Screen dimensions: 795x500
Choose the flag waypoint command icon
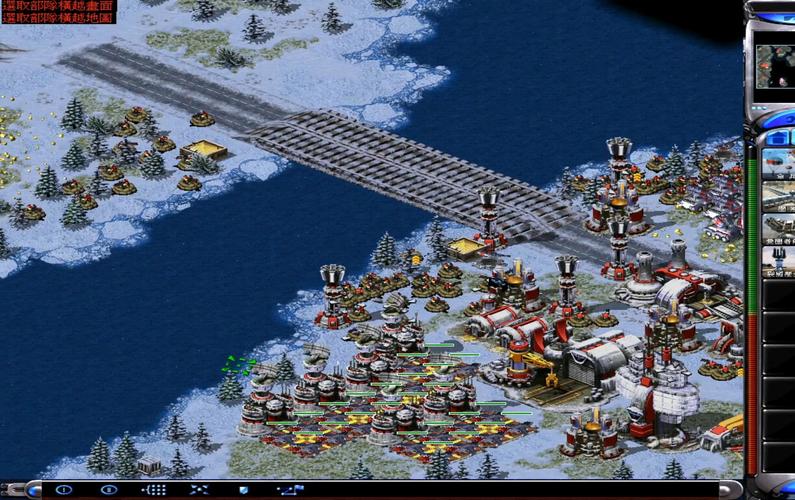tap(289, 490)
